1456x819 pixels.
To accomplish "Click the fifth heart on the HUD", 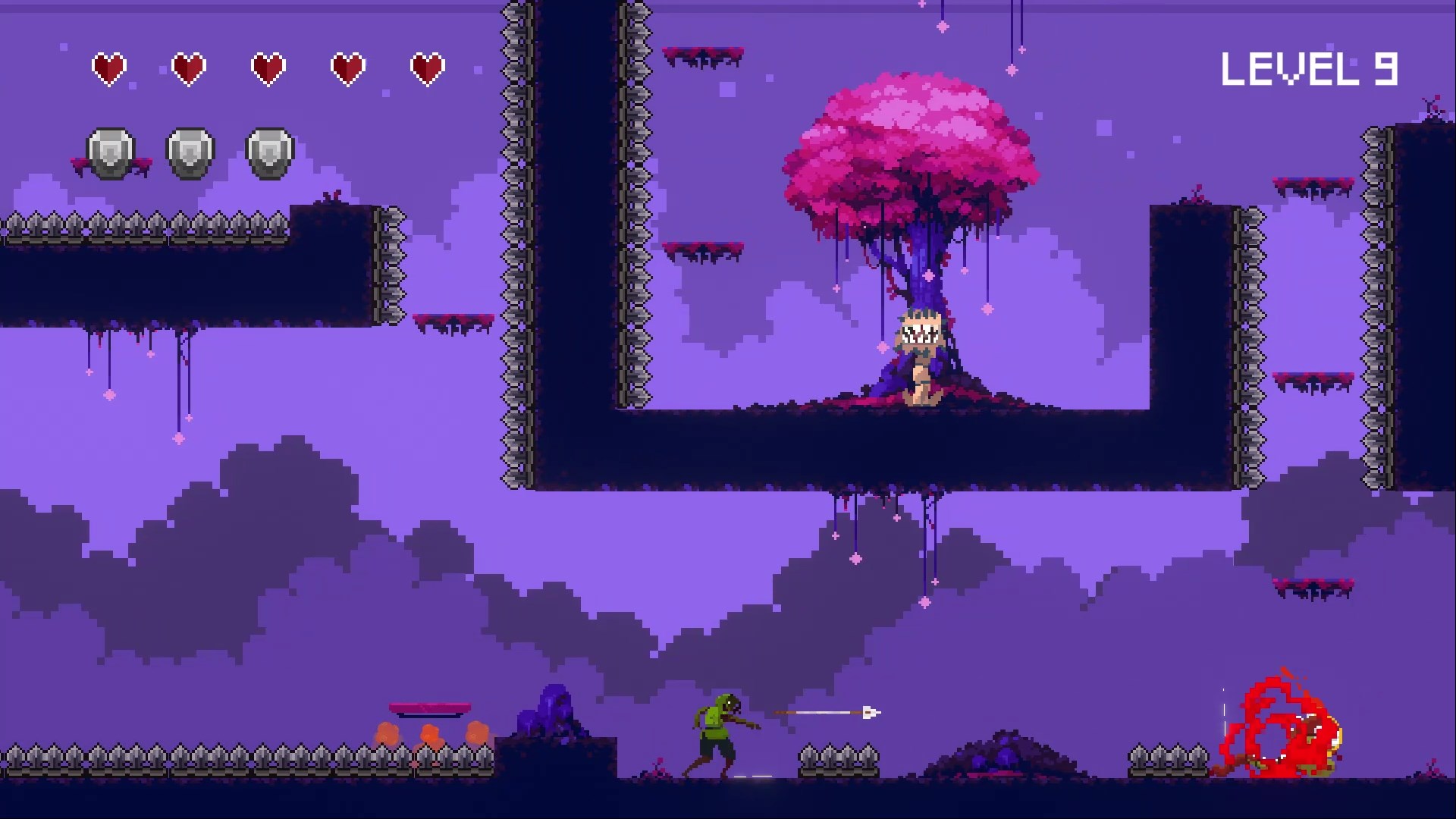I will coord(428,67).
